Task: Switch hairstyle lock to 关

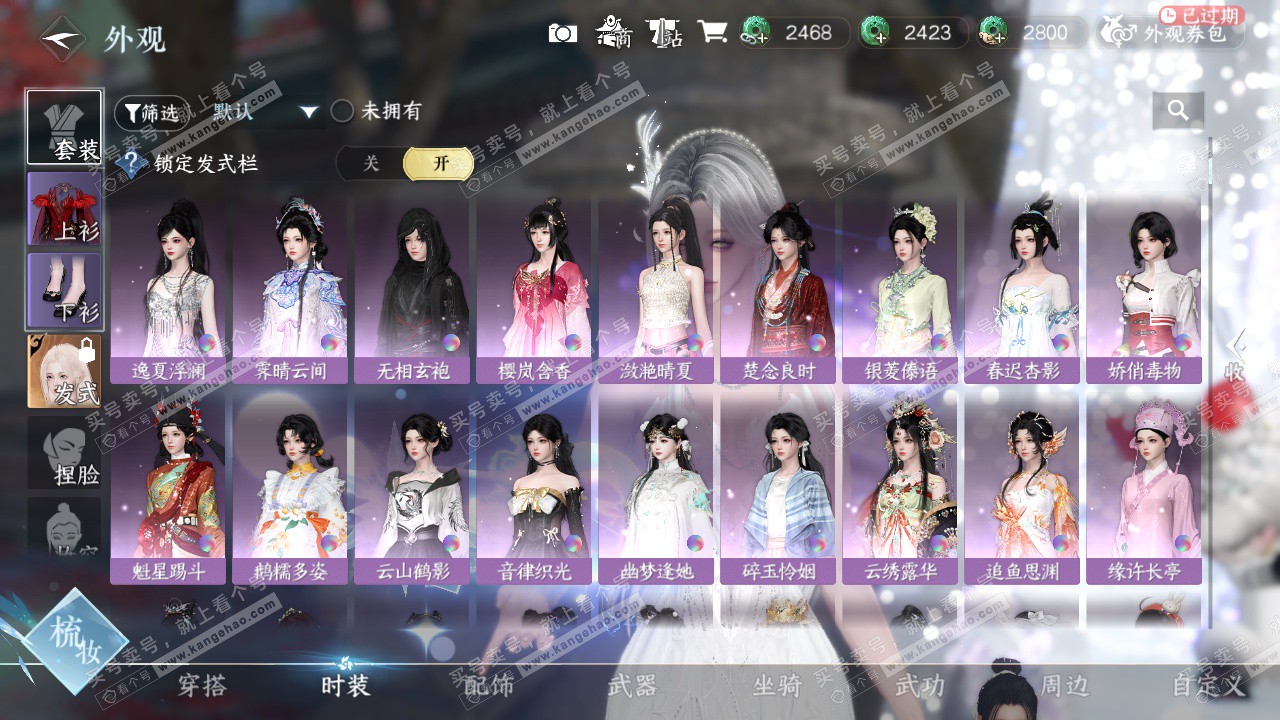Action: pyautogui.click(x=371, y=164)
